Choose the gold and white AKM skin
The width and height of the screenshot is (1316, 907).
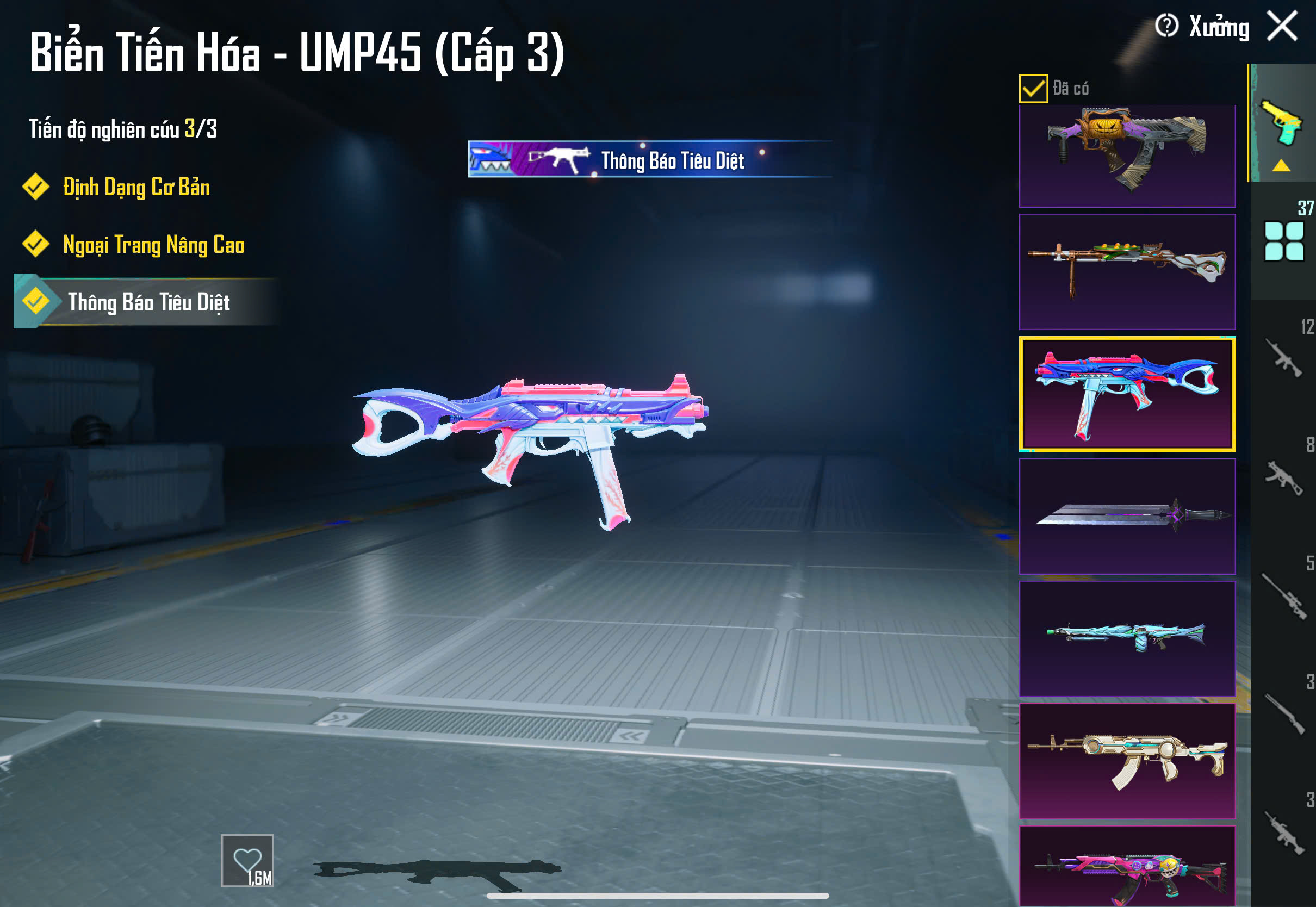(1127, 760)
